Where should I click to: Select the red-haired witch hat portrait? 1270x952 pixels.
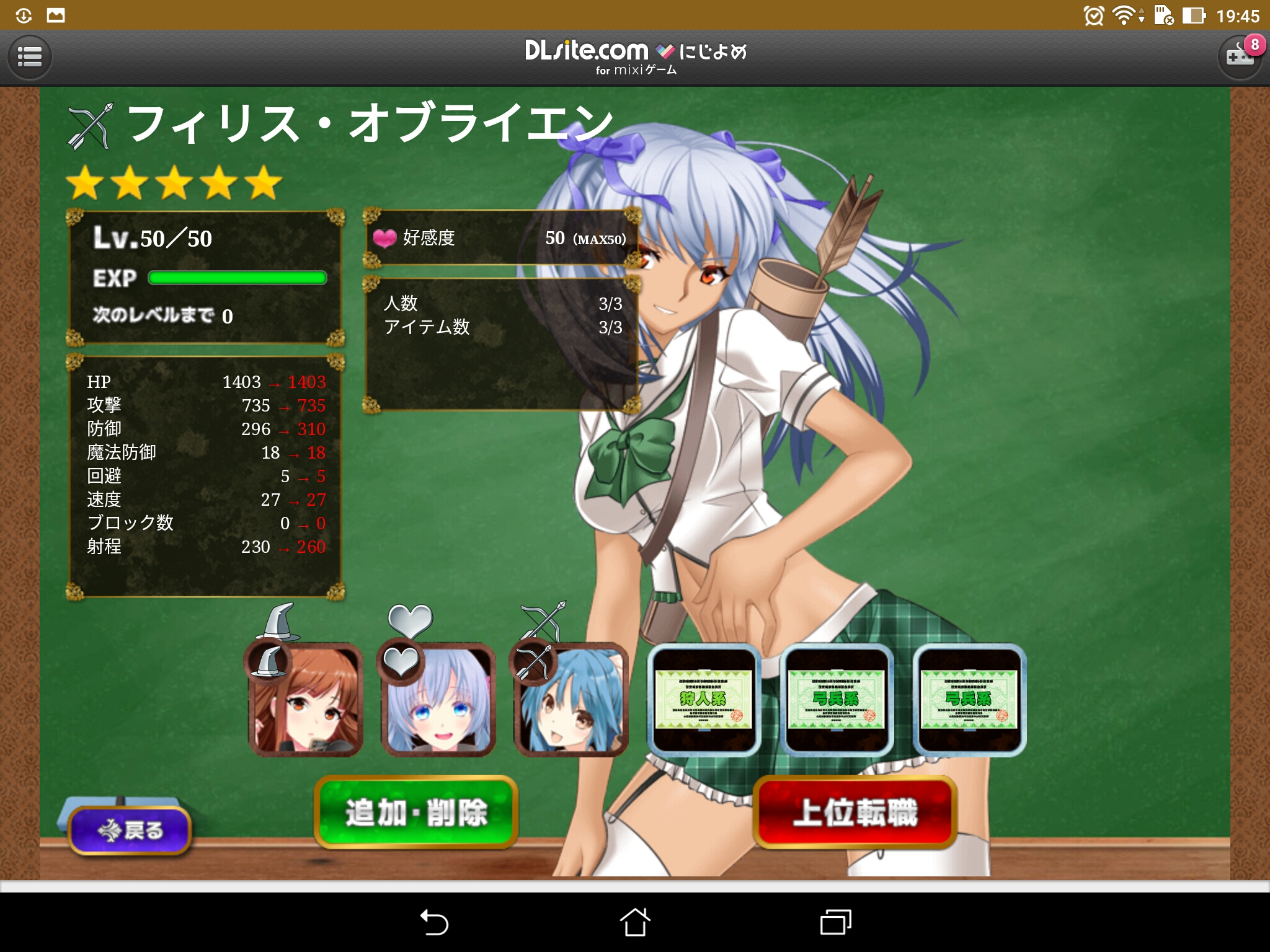(306, 699)
